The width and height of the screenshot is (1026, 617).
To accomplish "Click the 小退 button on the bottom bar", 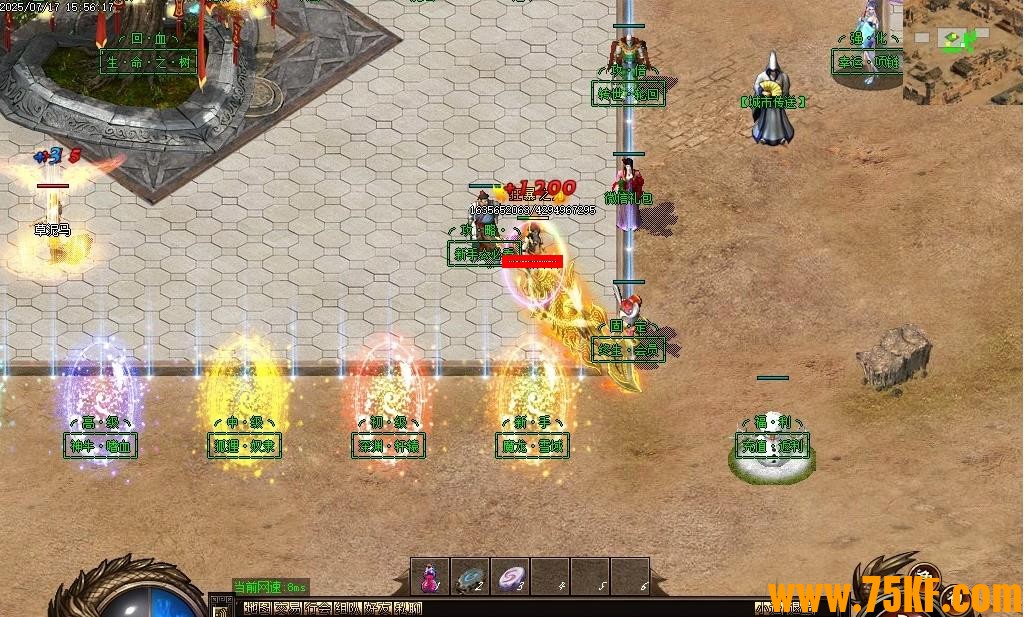I will [770, 608].
